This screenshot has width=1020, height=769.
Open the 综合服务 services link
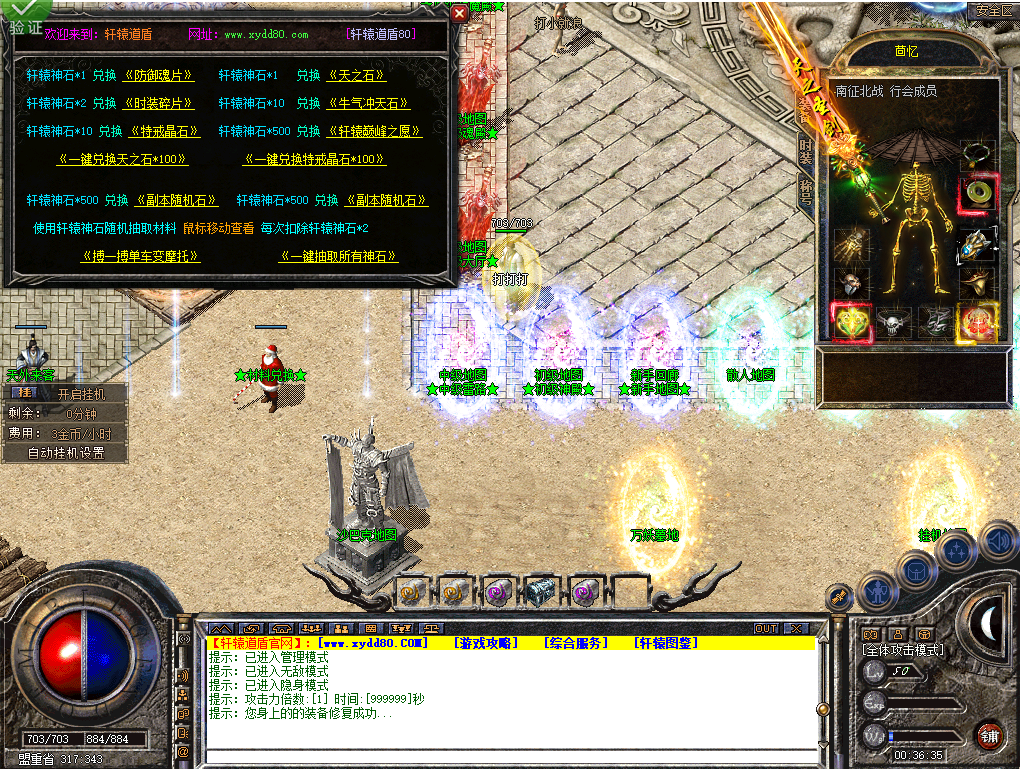pyautogui.click(x=576, y=643)
